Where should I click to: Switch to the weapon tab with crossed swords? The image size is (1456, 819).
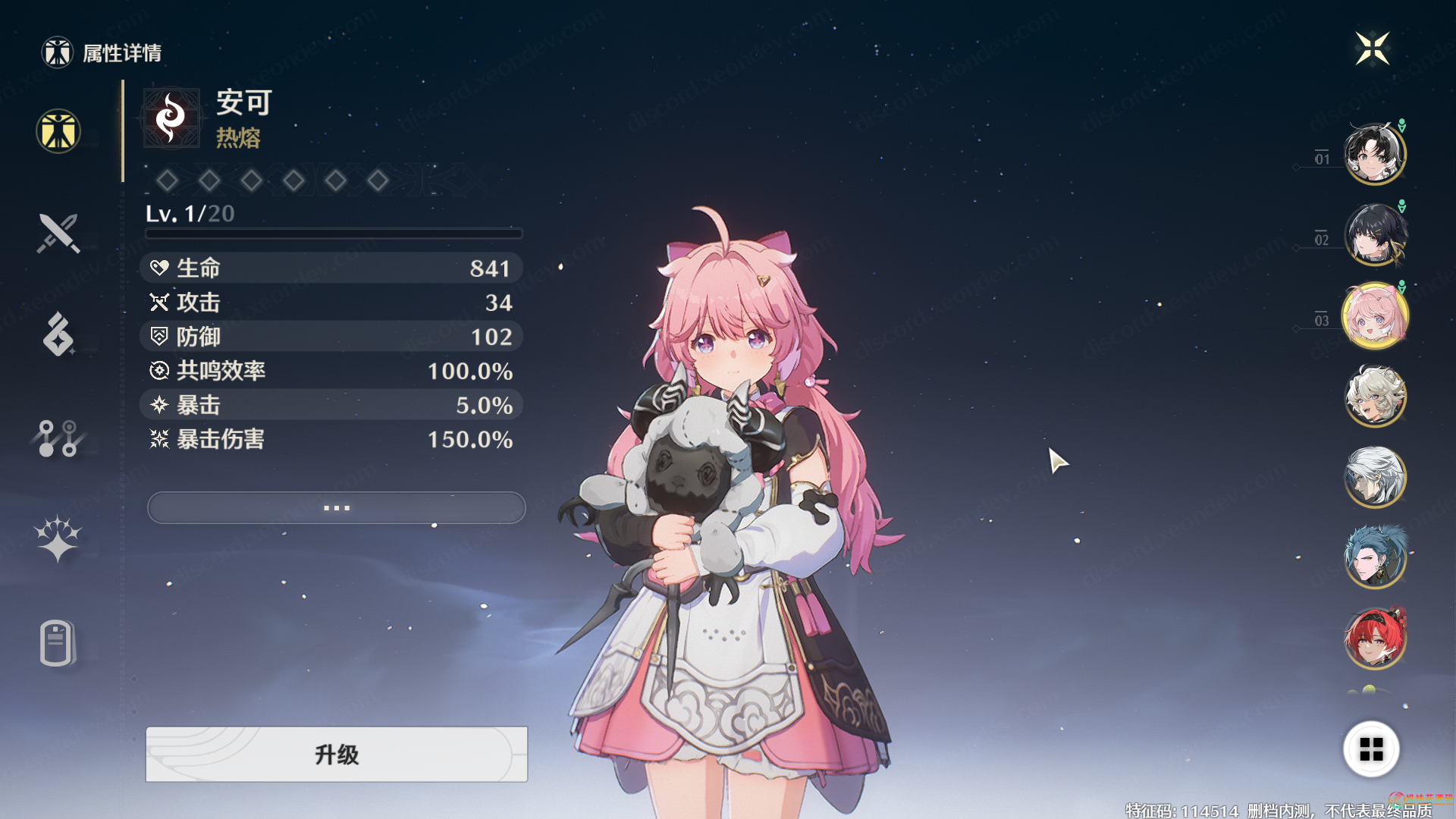(x=58, y=233)
